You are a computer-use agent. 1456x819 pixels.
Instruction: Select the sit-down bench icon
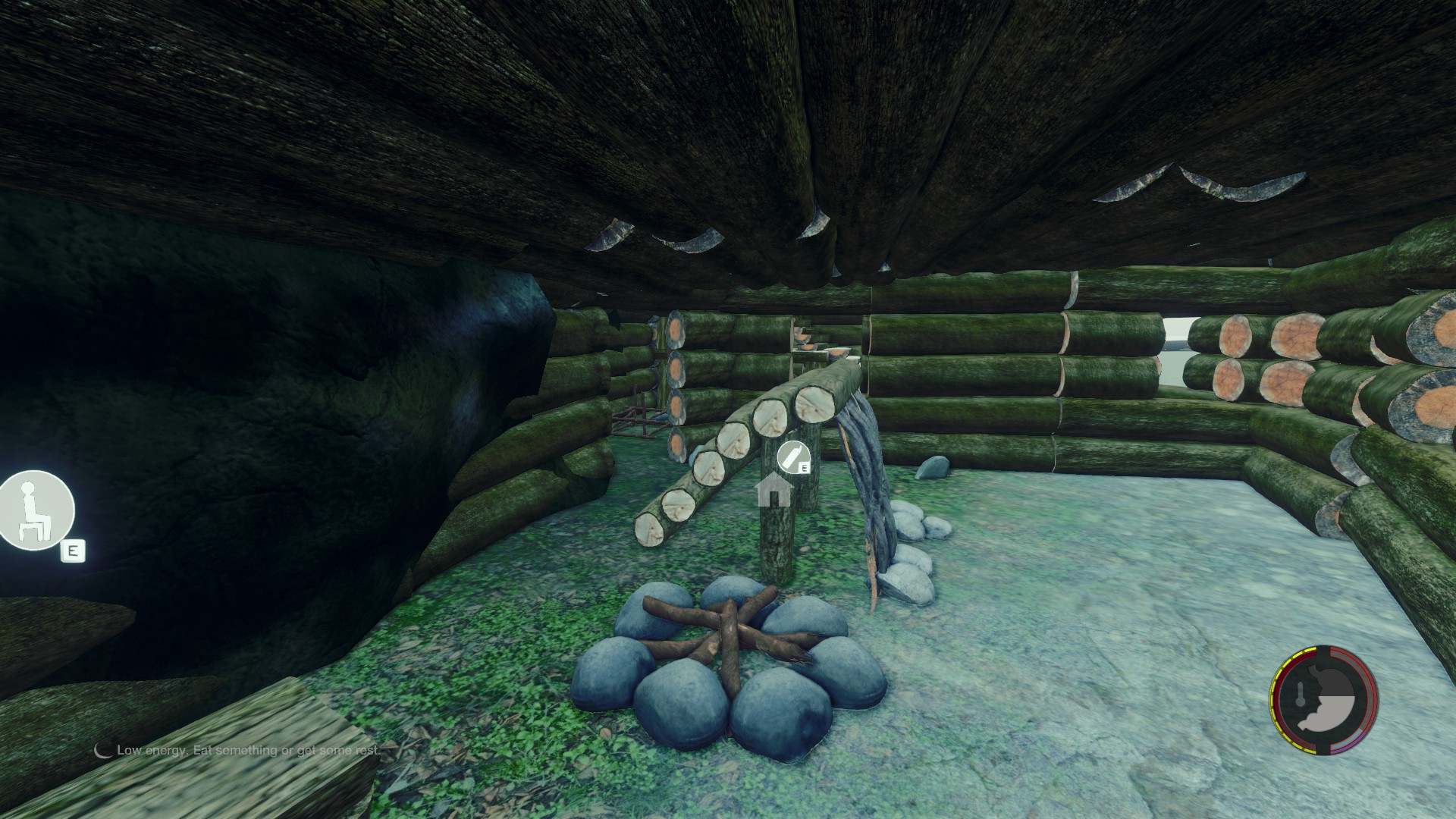click(x=35, y=510)
